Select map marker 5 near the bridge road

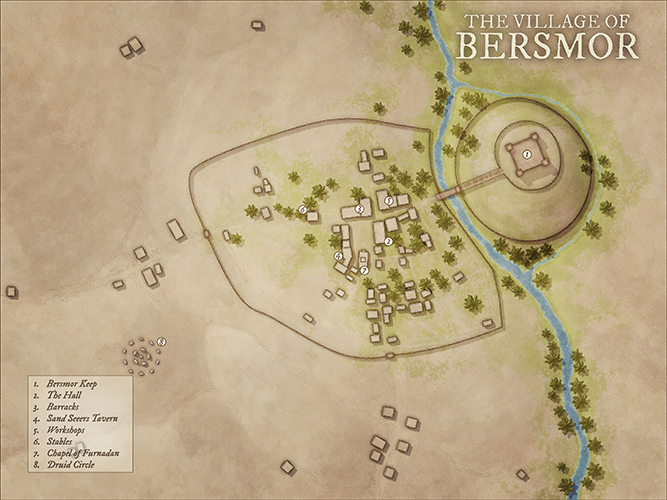pyautogui.click(x=389, y=201)
